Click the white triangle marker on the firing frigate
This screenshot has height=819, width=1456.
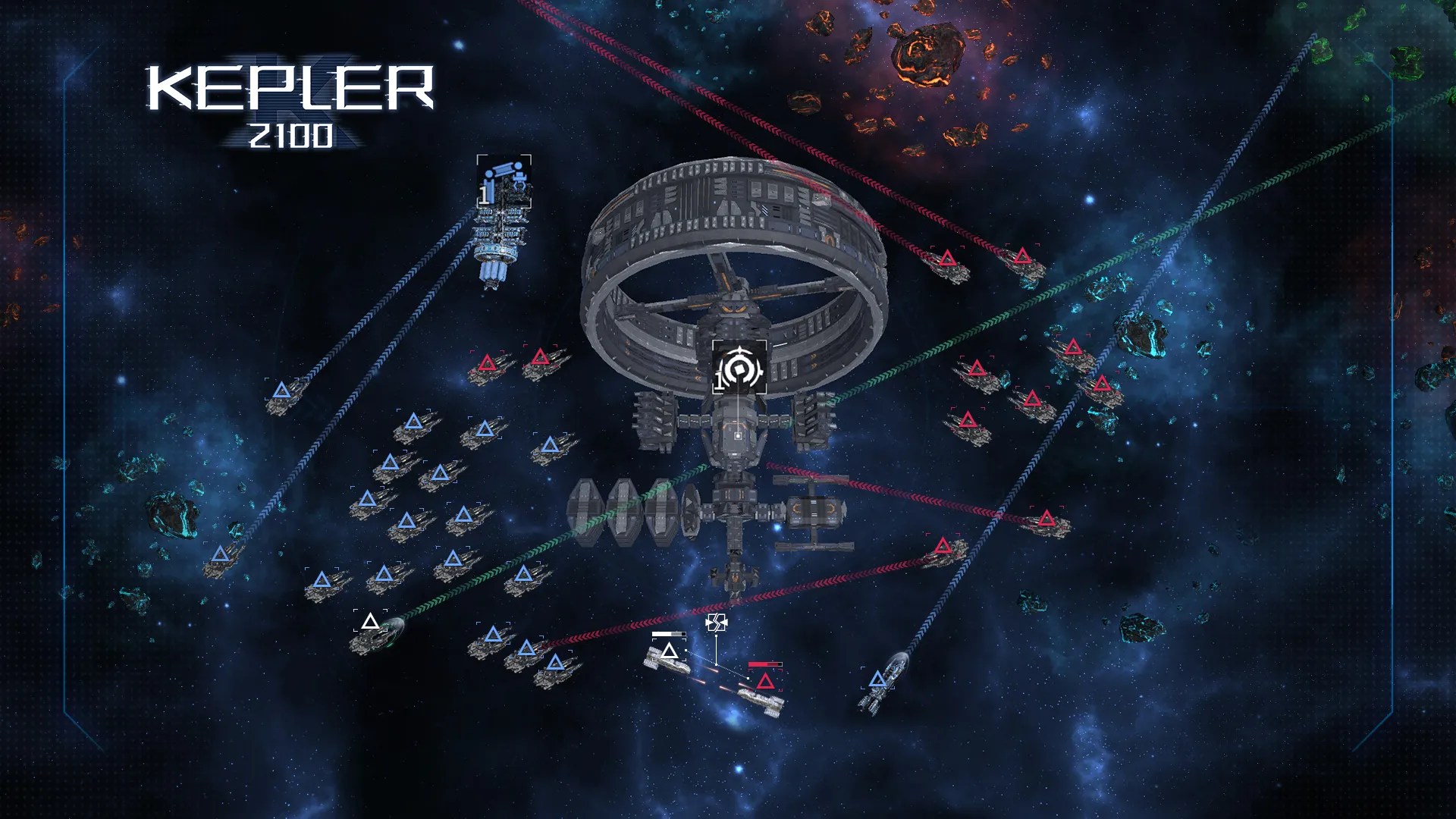click(x=670, y=651)
